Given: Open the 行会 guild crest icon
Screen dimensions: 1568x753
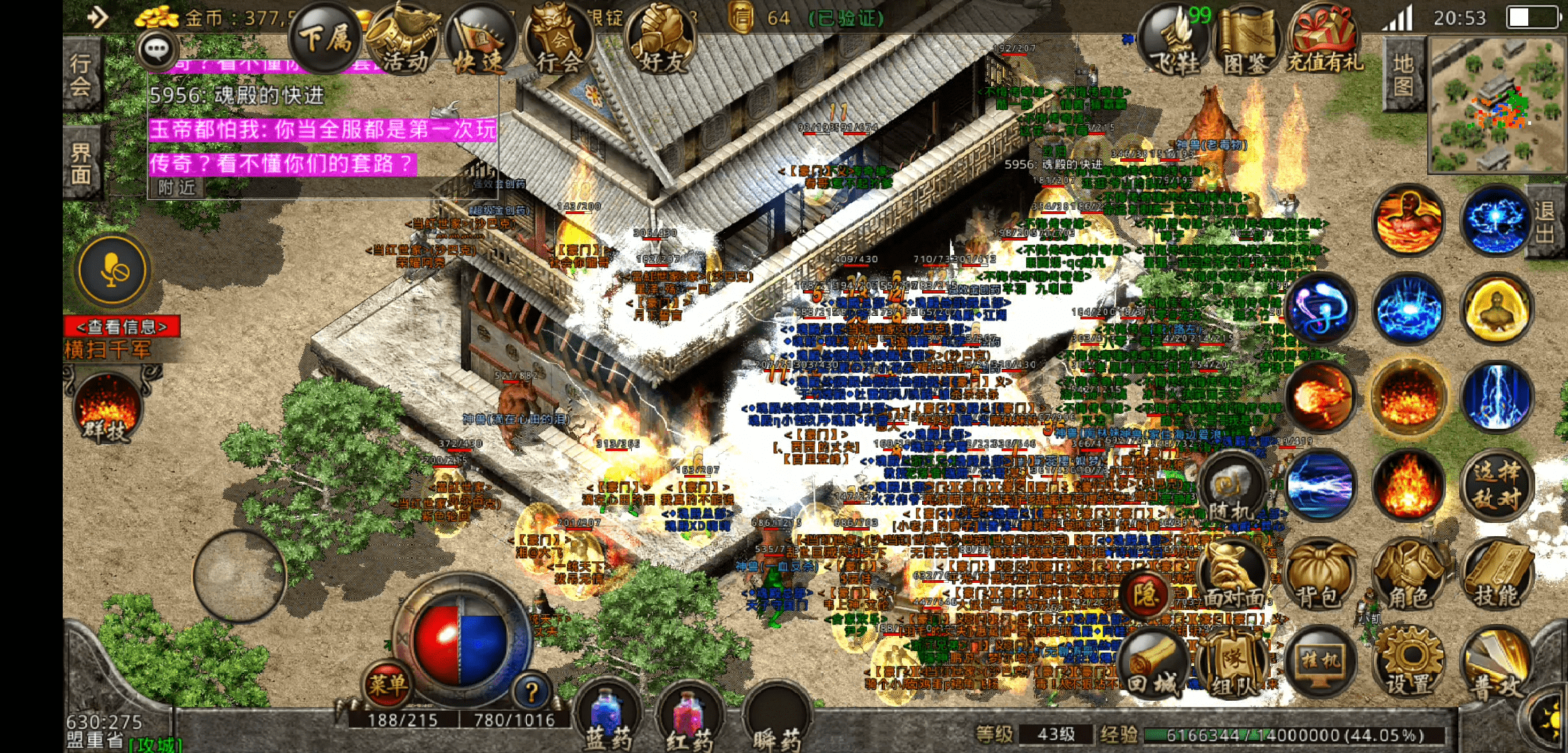Looking at the screenshot, I should point(558,42).
